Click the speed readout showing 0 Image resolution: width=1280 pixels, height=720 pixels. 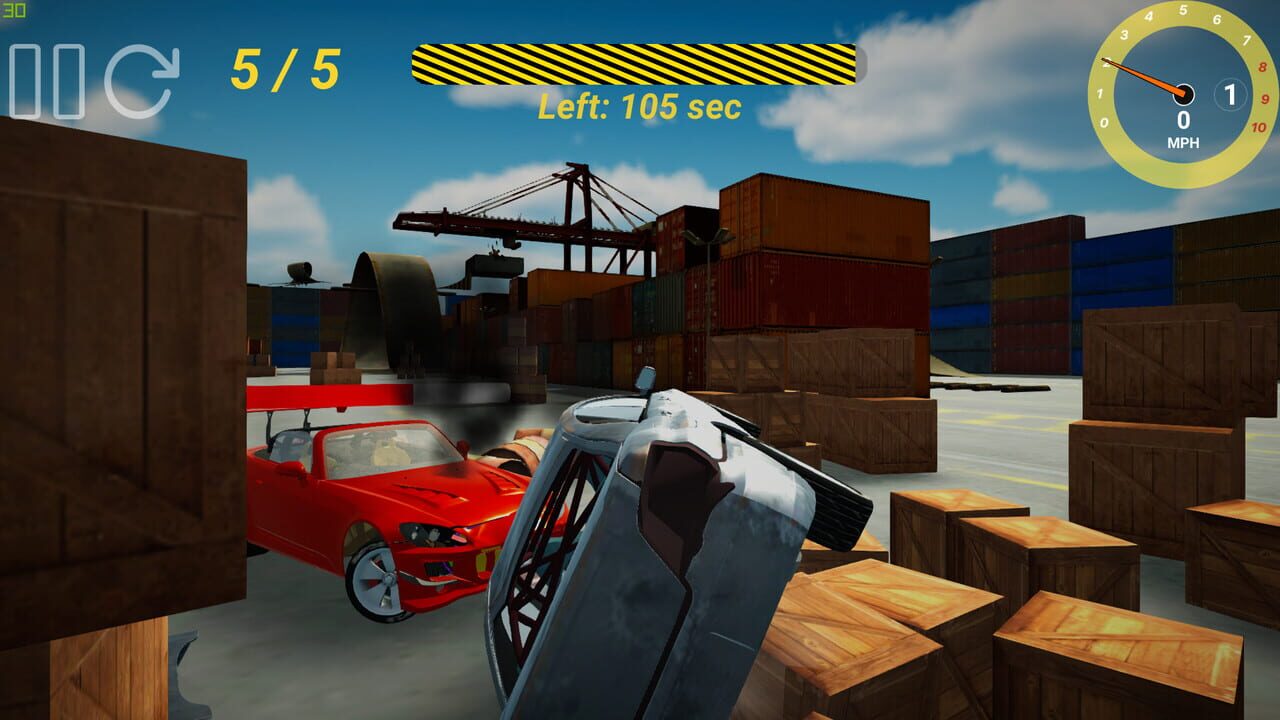coord(1184,118)
